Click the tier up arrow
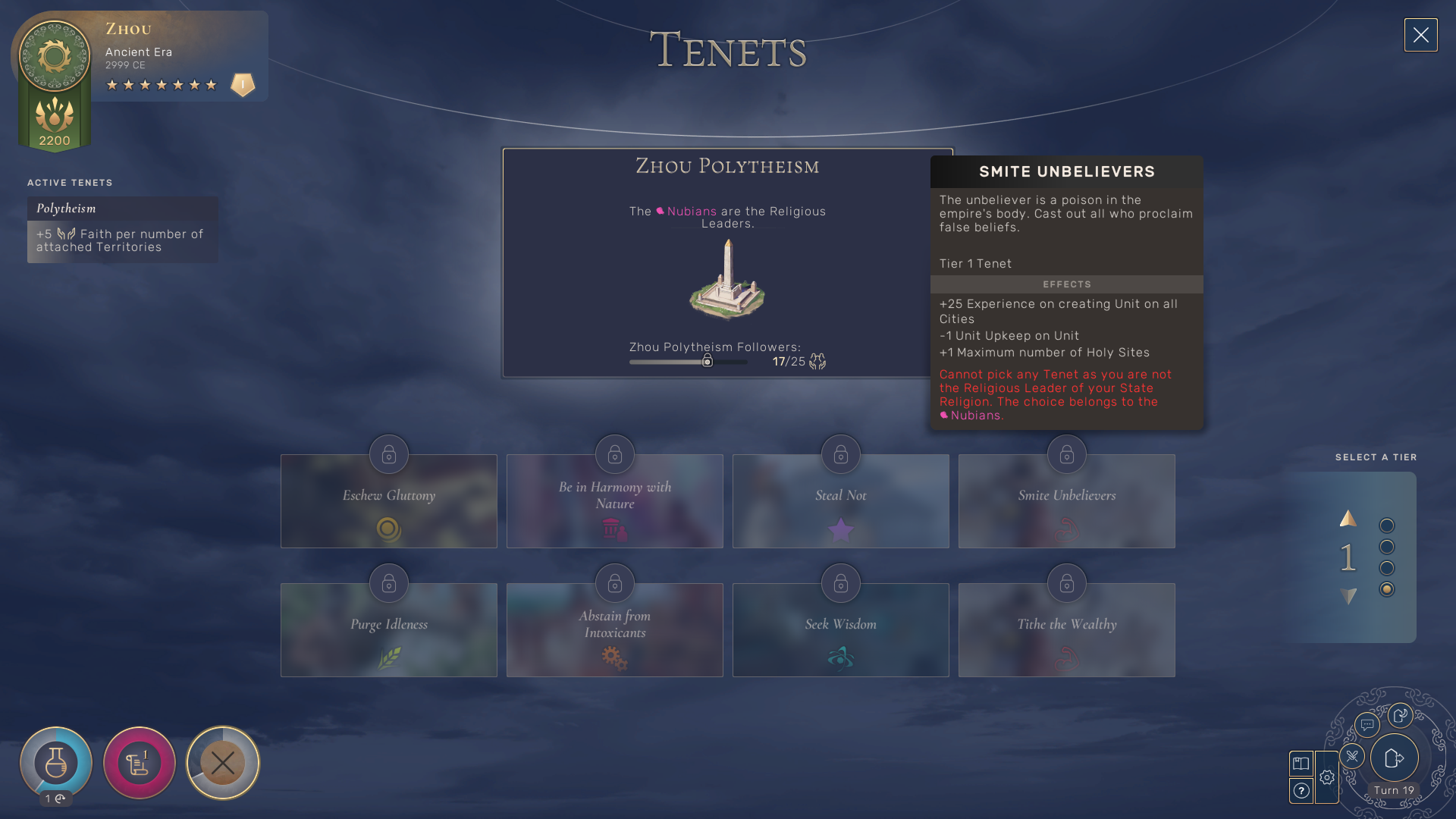Screen dimensions: 1456x819 point(1348,519)
